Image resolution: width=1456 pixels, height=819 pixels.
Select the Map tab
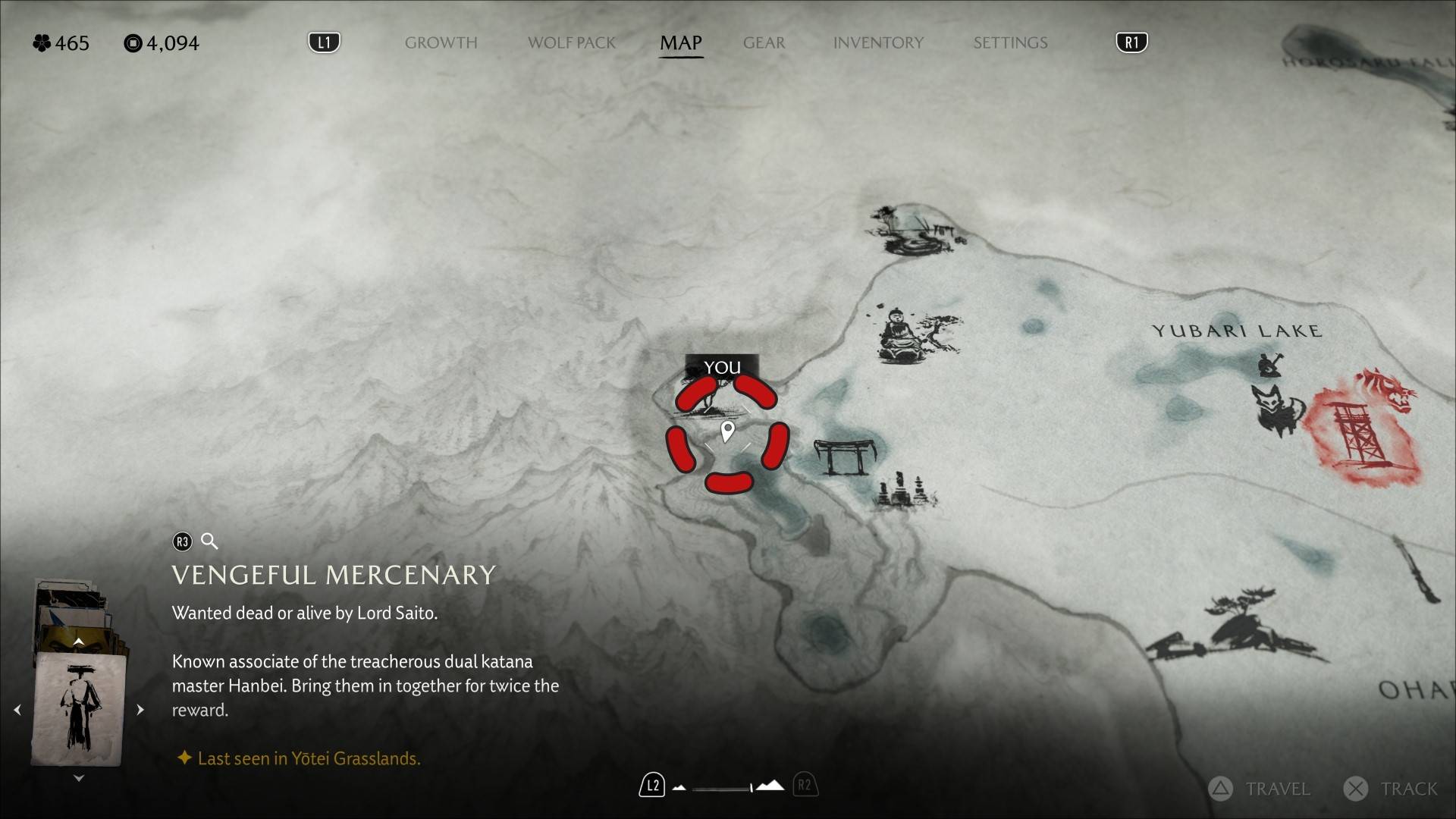[680, 43]
